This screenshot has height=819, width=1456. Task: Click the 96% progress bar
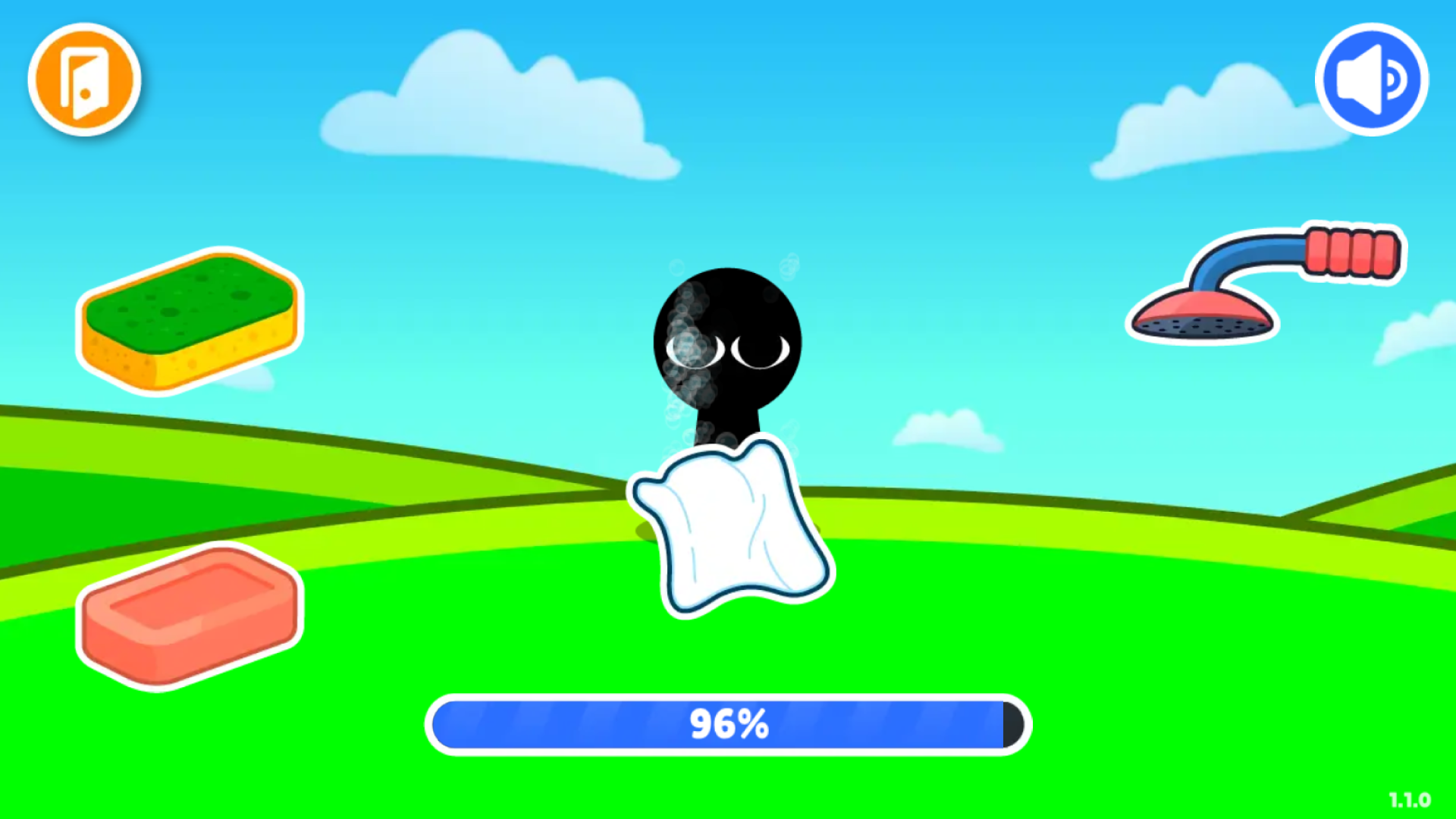click(x=728, y=724)
